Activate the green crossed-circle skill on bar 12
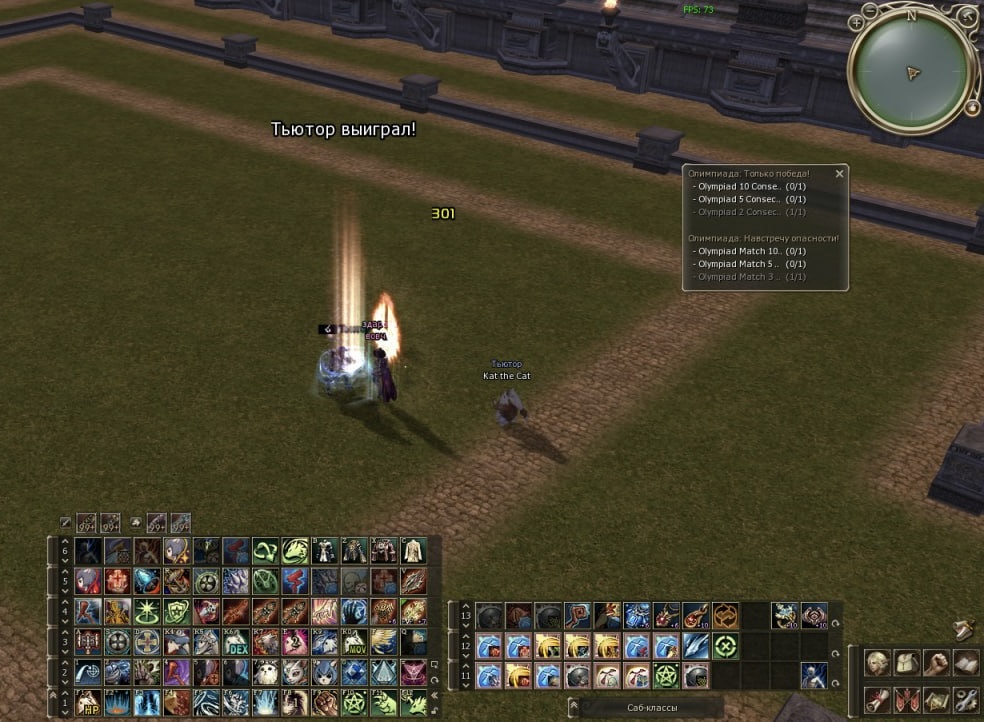984x722 pixels. [x=726, y=647]
